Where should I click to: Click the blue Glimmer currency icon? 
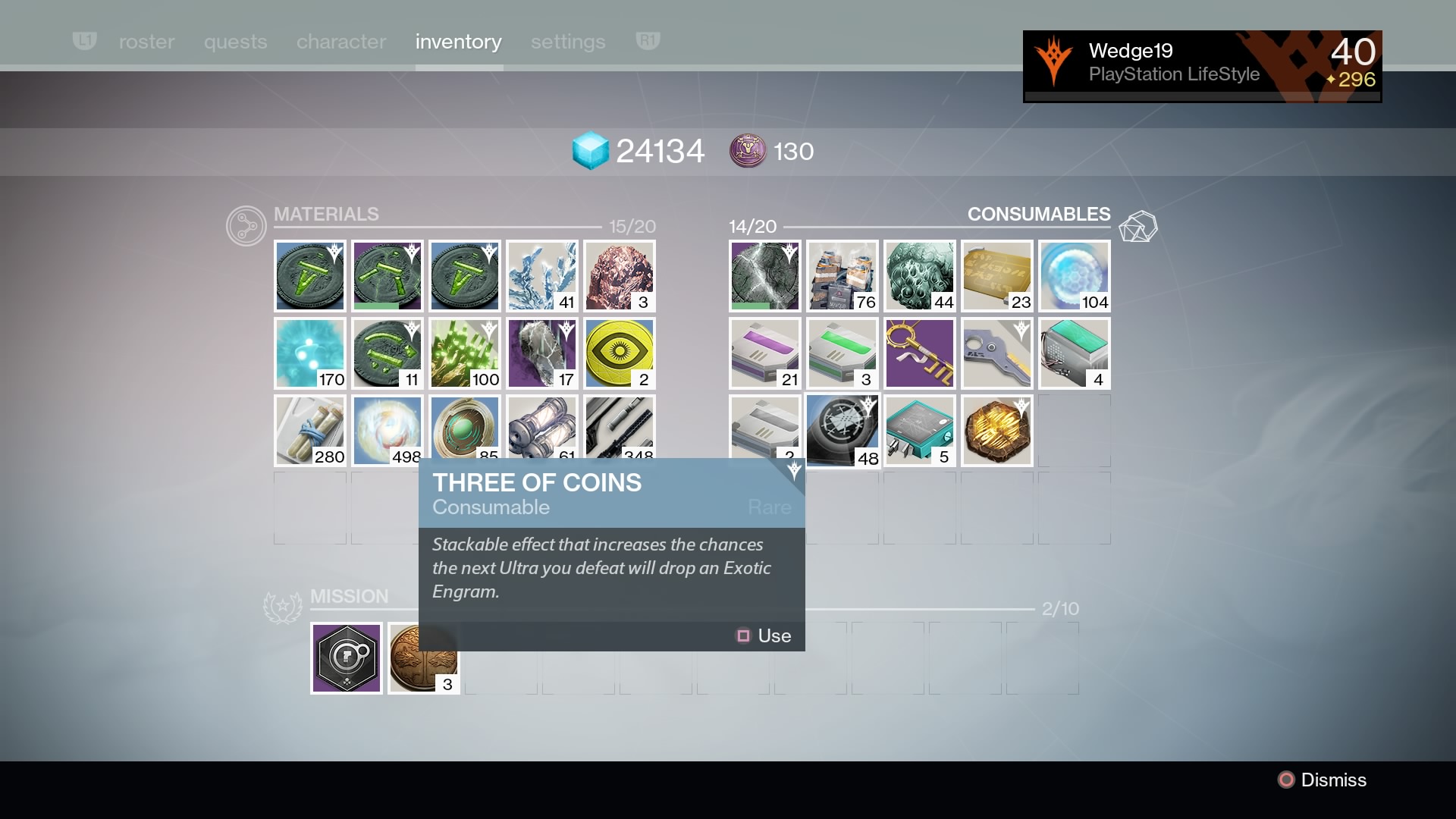click(592, 150)
